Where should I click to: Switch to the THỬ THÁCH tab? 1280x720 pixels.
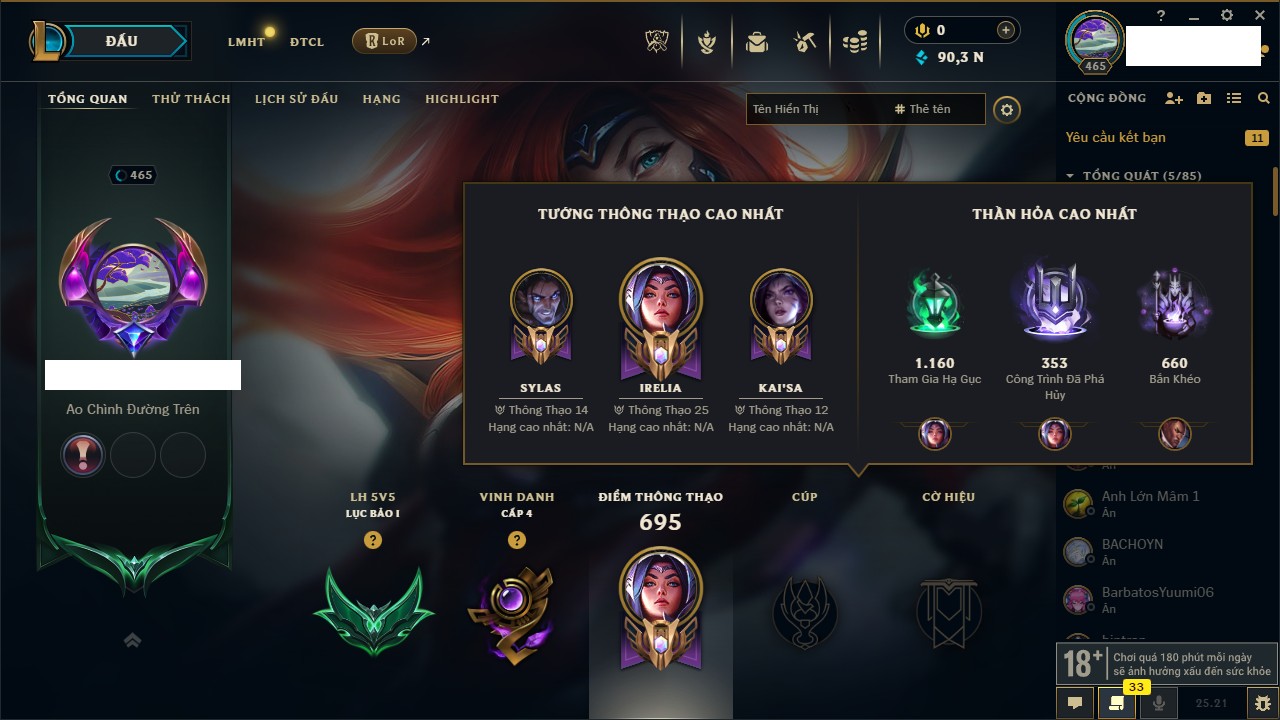point(191,99)
